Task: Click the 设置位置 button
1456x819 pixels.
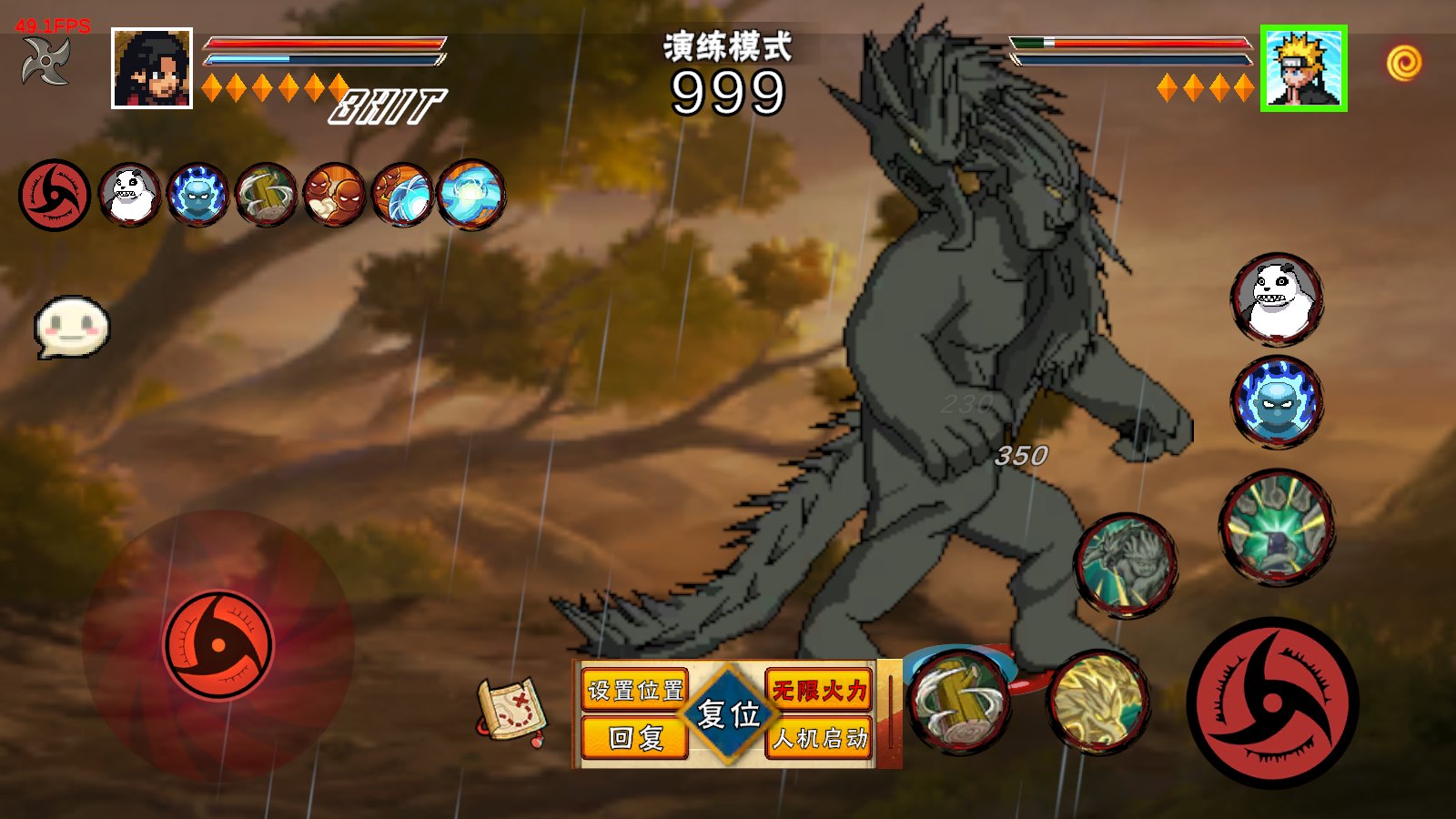Action: point(634,691)
